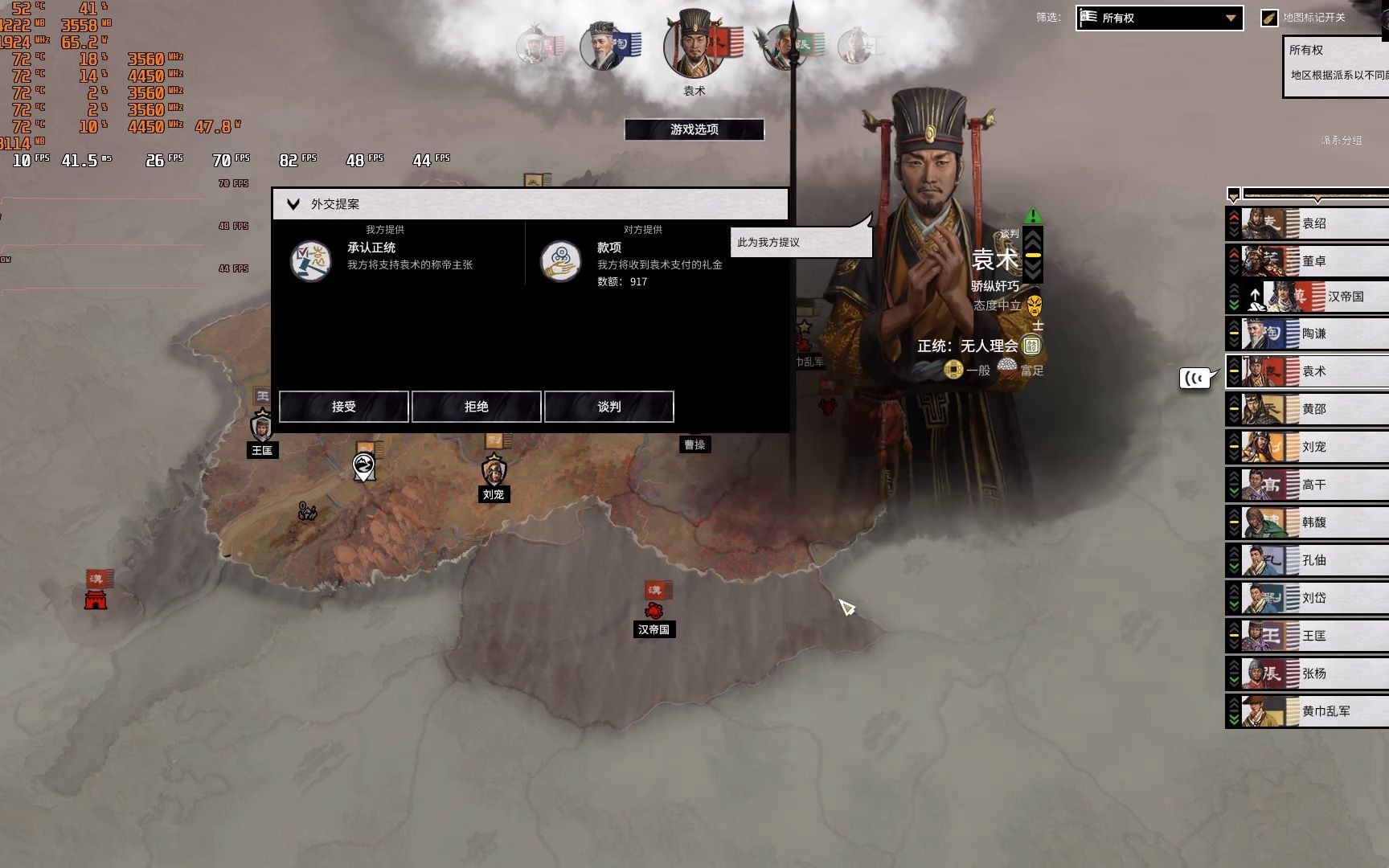
Task: Pick 黄邵 from the faction list
Action: 1313,409
